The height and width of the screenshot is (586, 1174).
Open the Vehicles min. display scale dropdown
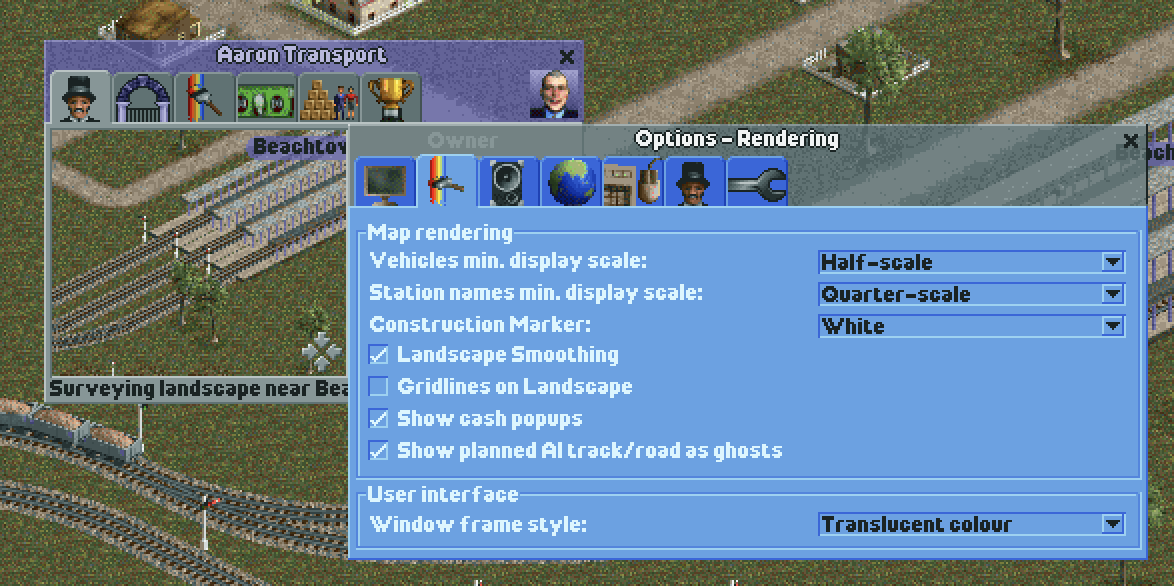coord(1112,262)
